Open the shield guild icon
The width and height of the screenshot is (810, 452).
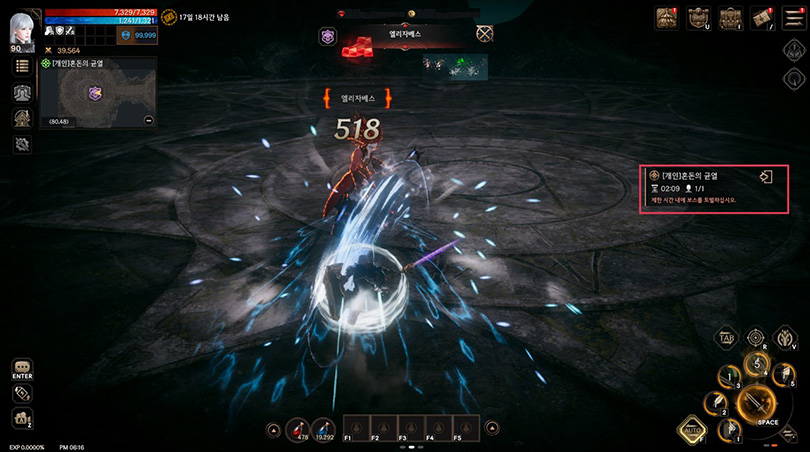click(698, 18)
